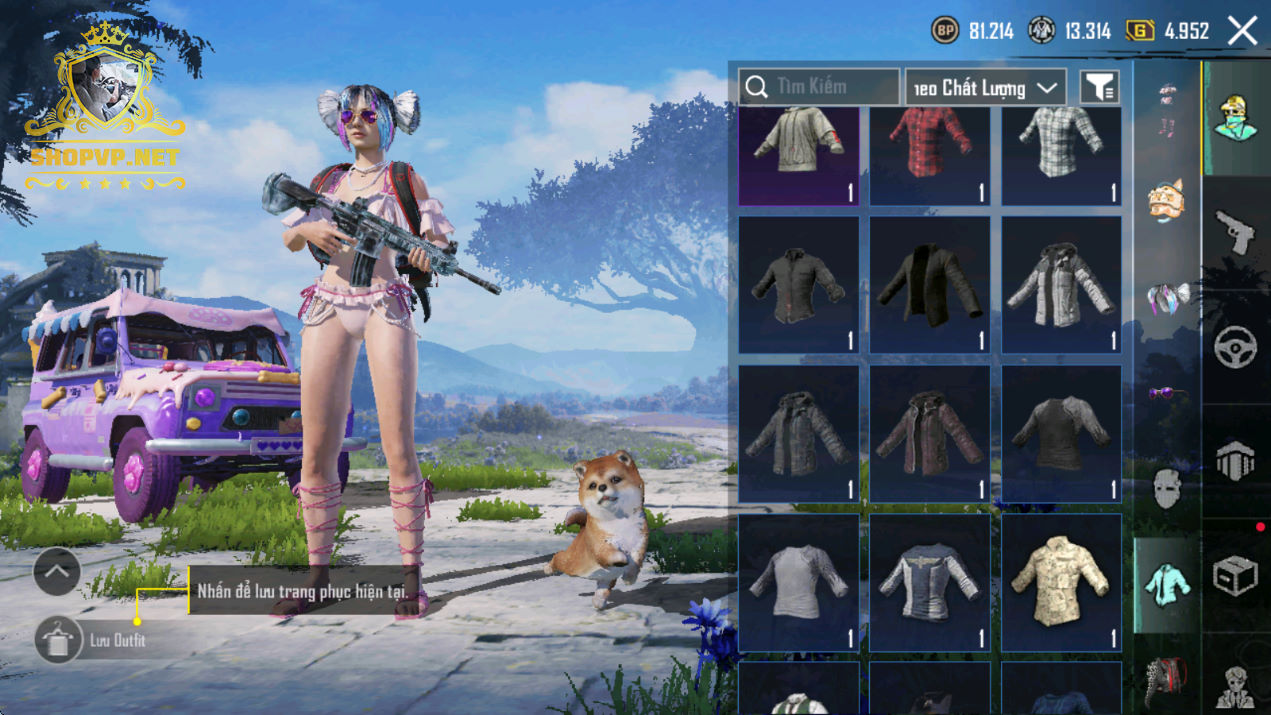Select the hair subcategory icon
Screen dimensions: 1271x715
1167,298
